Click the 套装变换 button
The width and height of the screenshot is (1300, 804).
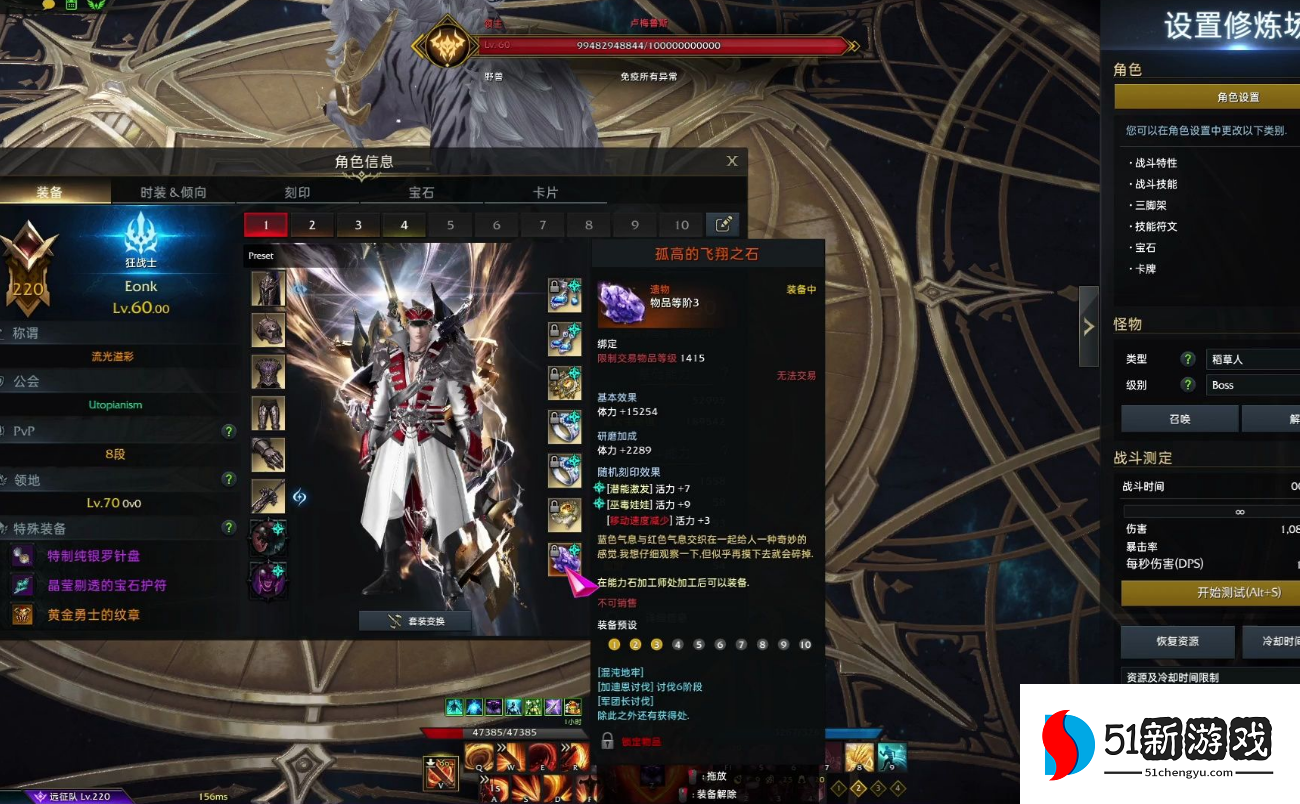(x=415, y=621)
